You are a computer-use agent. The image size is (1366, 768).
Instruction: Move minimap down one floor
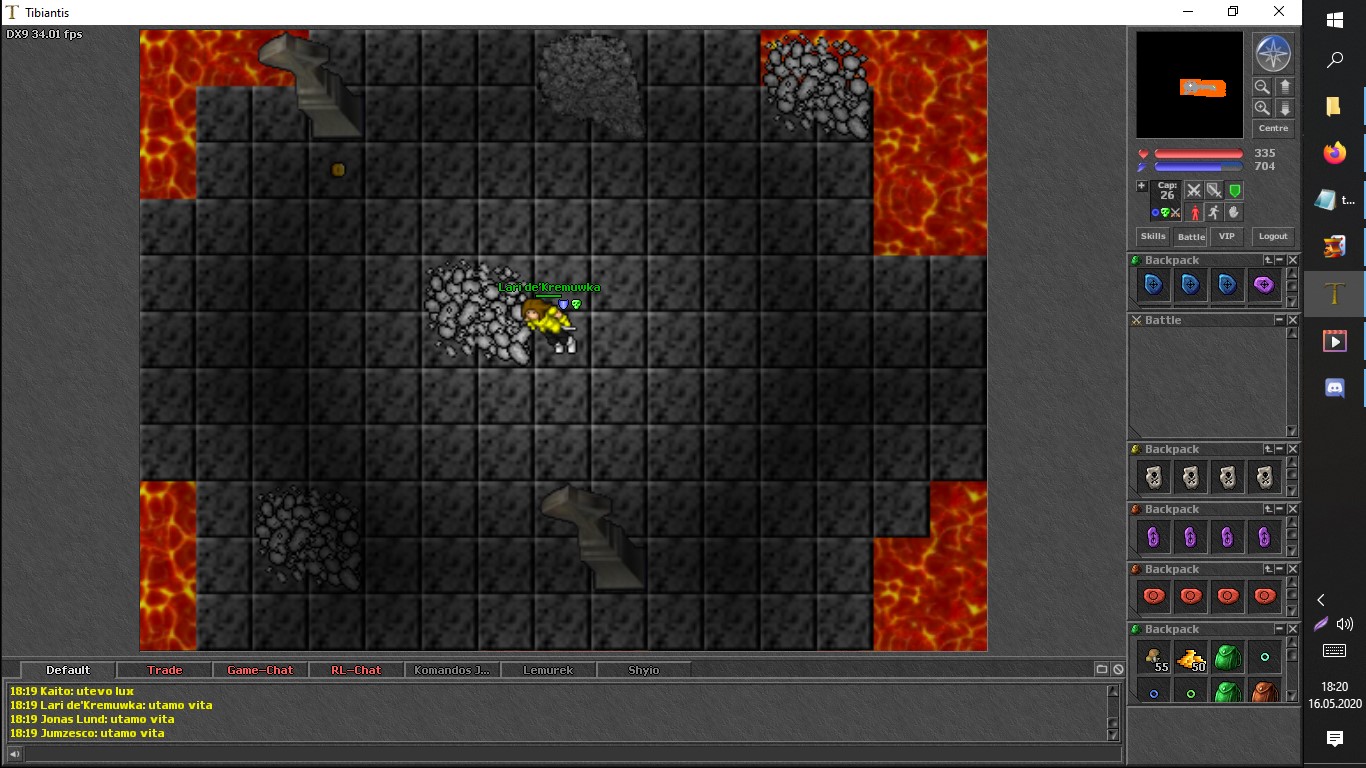[1285, 108]
